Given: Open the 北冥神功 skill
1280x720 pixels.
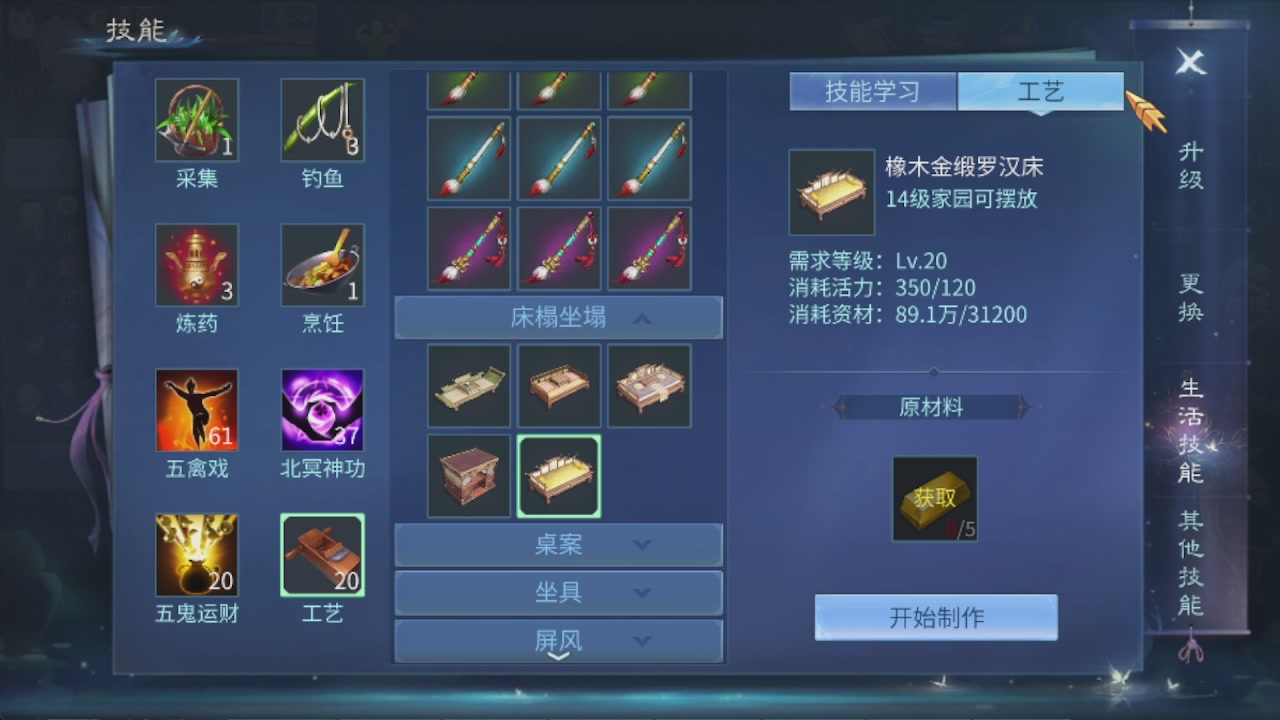Looking at the screenshot, I should (x=322, y=410).
